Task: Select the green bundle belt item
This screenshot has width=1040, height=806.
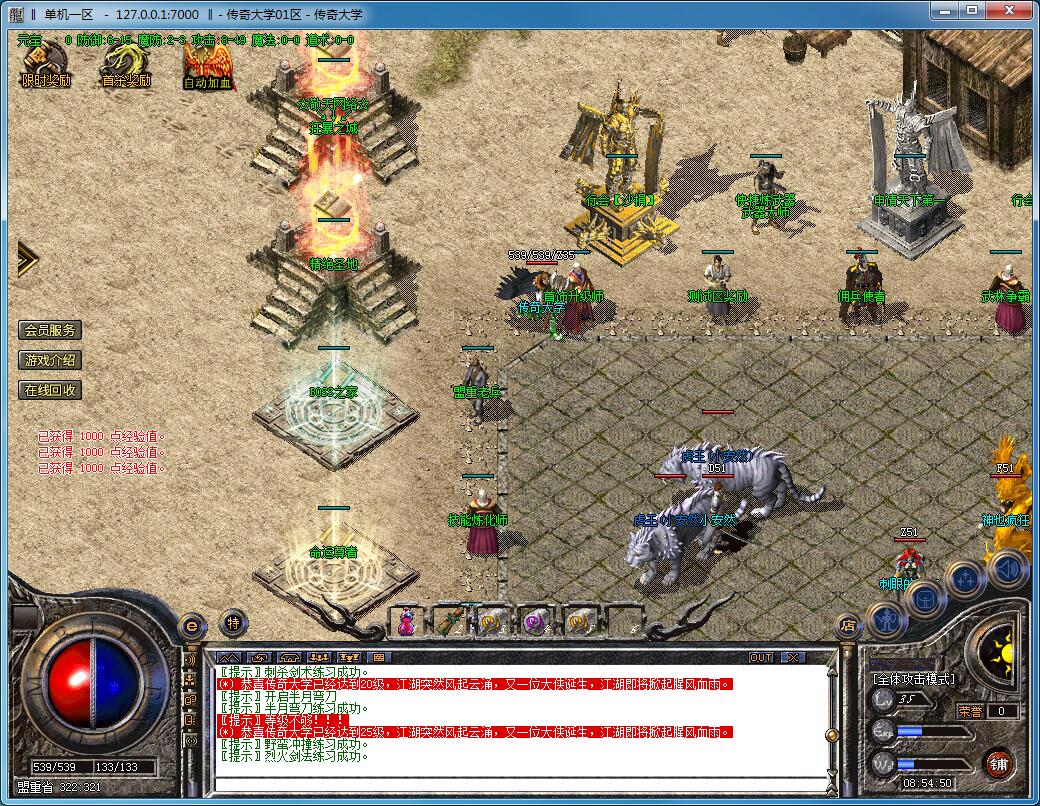Action: click(x=449, y=622)
